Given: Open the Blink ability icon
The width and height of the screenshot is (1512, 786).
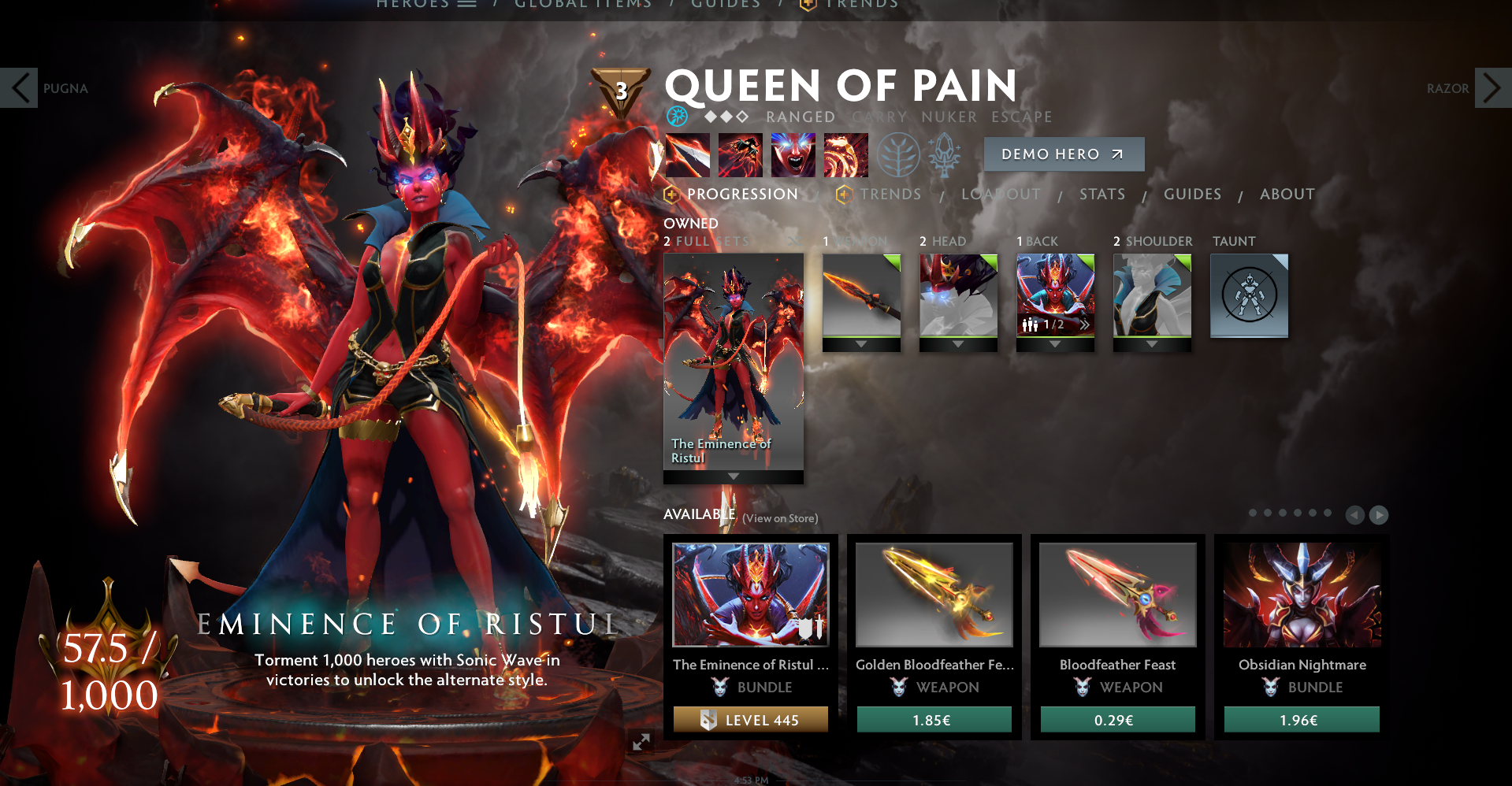Looking at the screenshot, I should coord(740,155).
